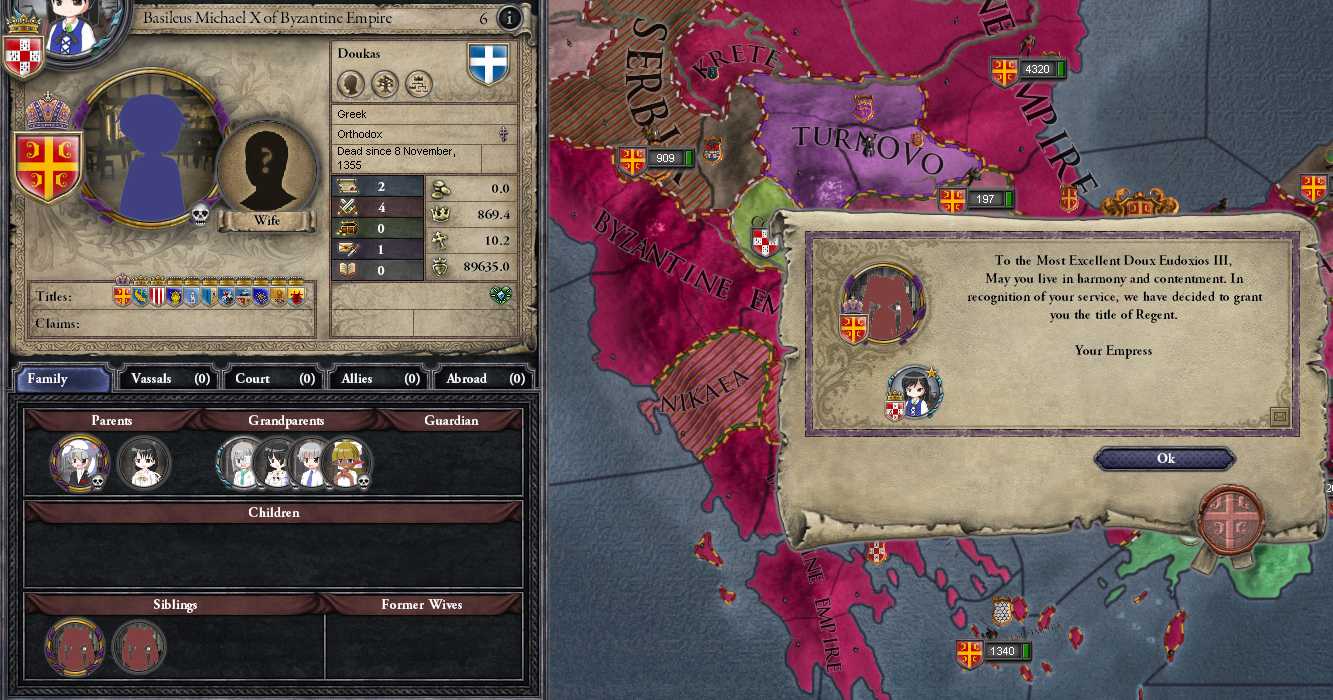Open the letter's small envelope icon
Screen dimensions: 1333x700
pos(1279,417)
